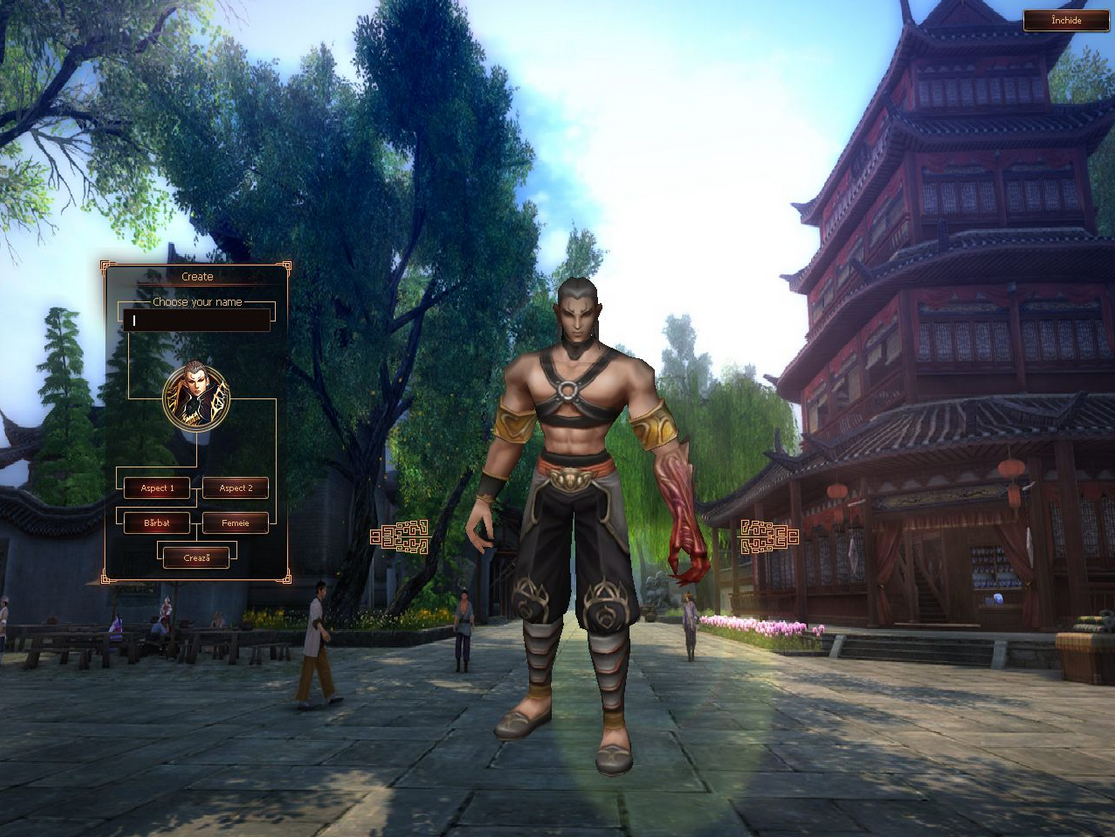Click the ornate rotate control left of character
The image size is (1115, 837).
tap(400, 537)
